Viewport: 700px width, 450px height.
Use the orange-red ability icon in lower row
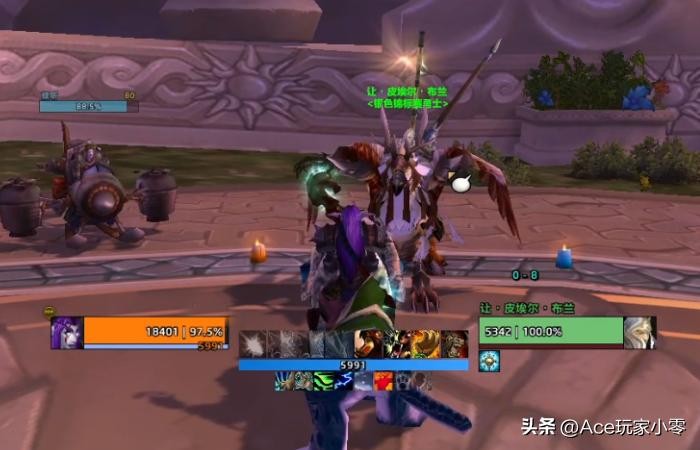coord(383,381)
